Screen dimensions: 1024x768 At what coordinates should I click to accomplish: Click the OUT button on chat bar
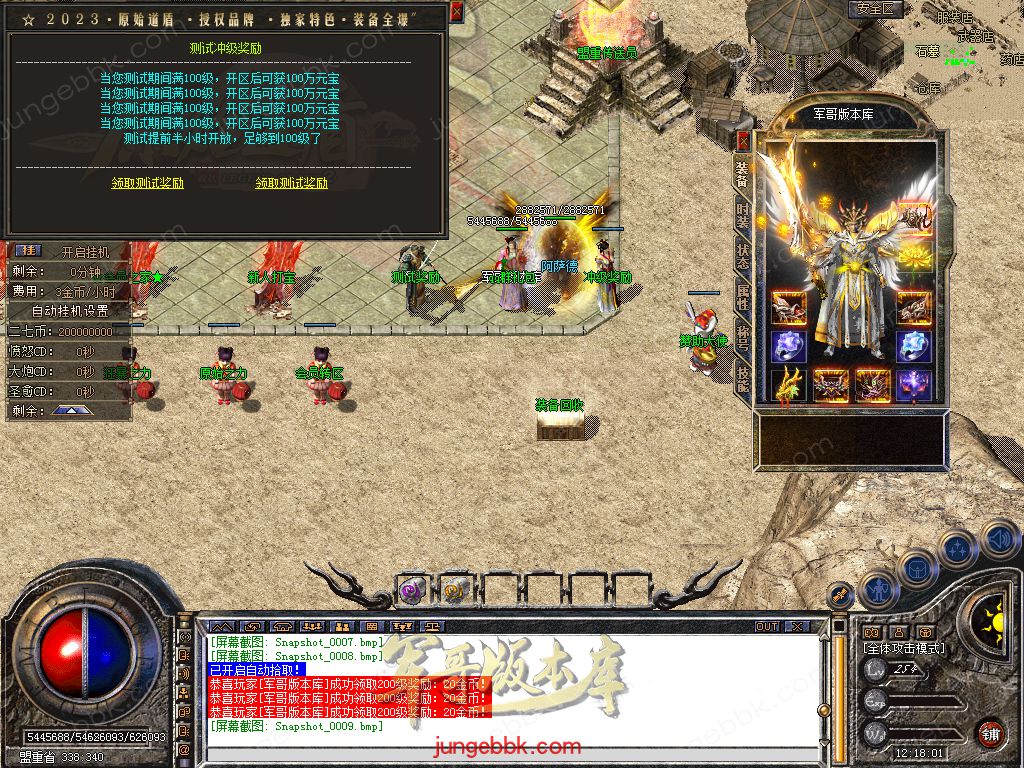point(767,627)
